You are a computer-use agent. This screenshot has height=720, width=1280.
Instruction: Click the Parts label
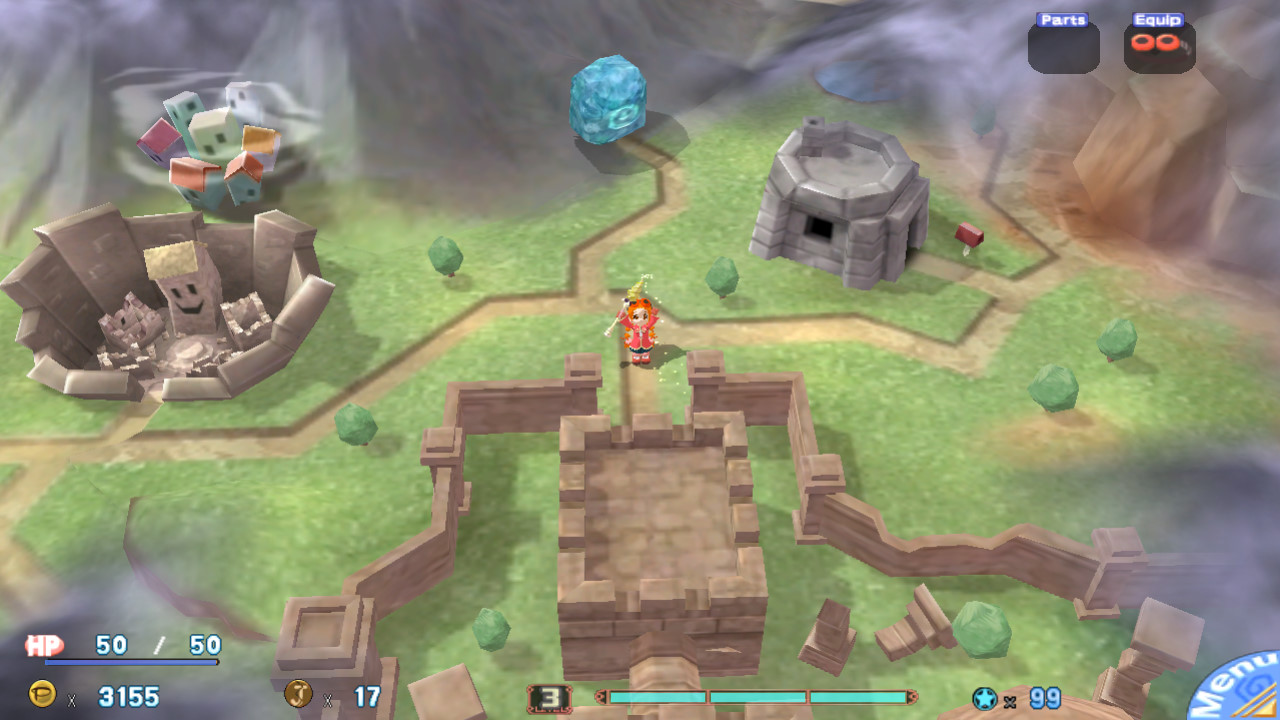[x=1063, y=19]
